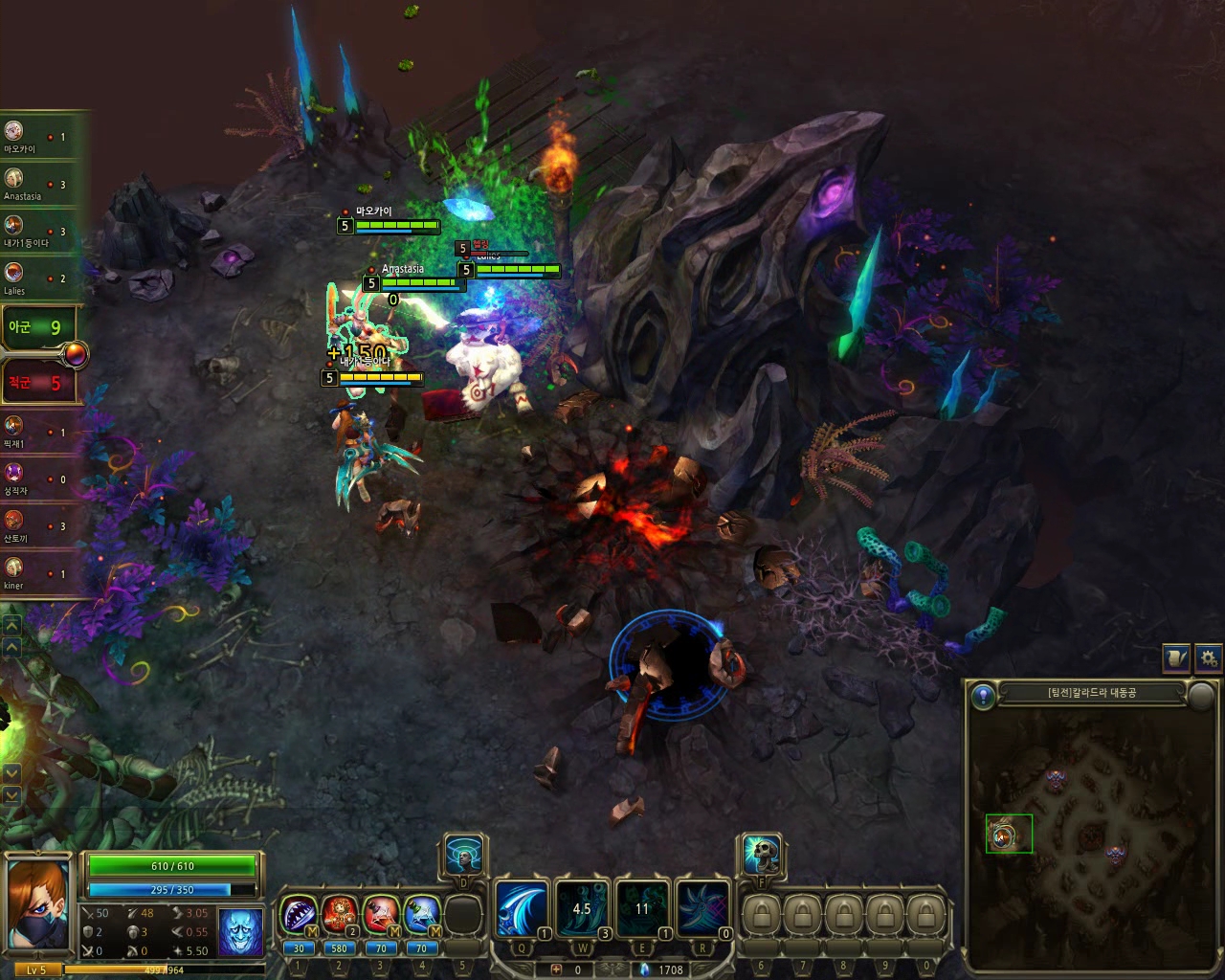The height and width of the screenshot is (980, 1225).
Task: Select ally 마오카이 in the team list
Action: [x=14, y=132]
